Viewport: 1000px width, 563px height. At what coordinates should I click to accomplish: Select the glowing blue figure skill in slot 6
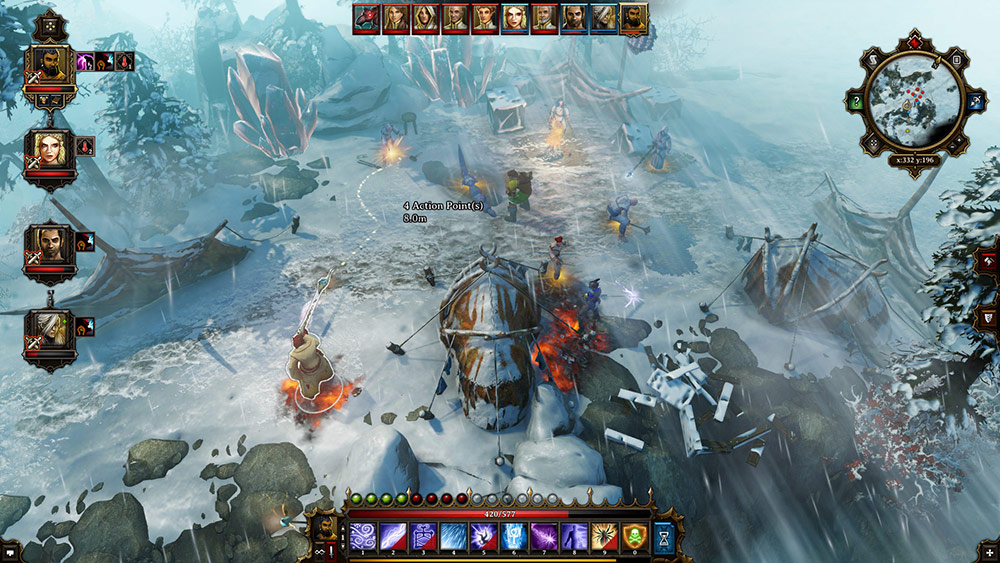(x=512, y=537)
